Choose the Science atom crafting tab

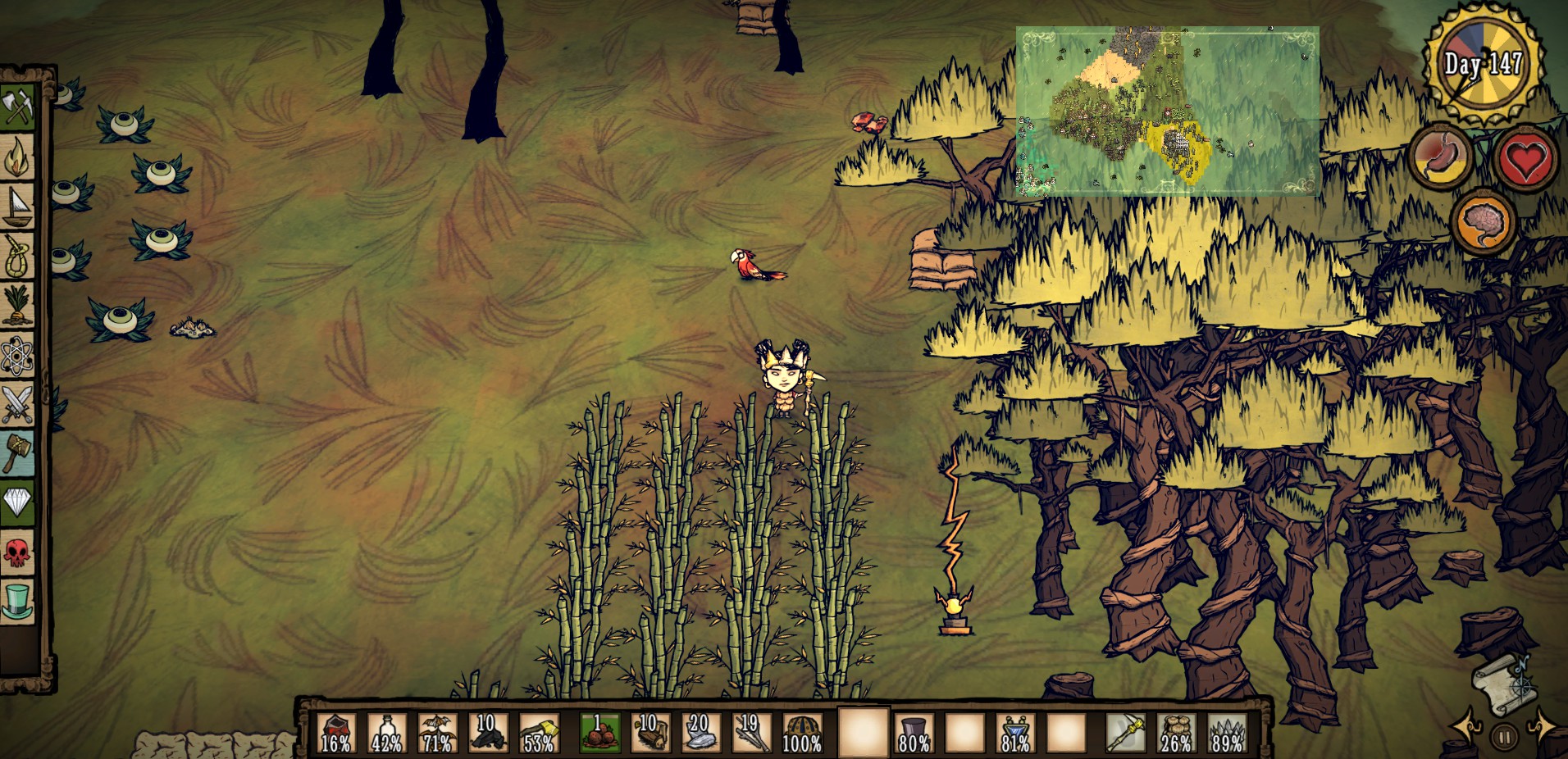click(18, 356)
